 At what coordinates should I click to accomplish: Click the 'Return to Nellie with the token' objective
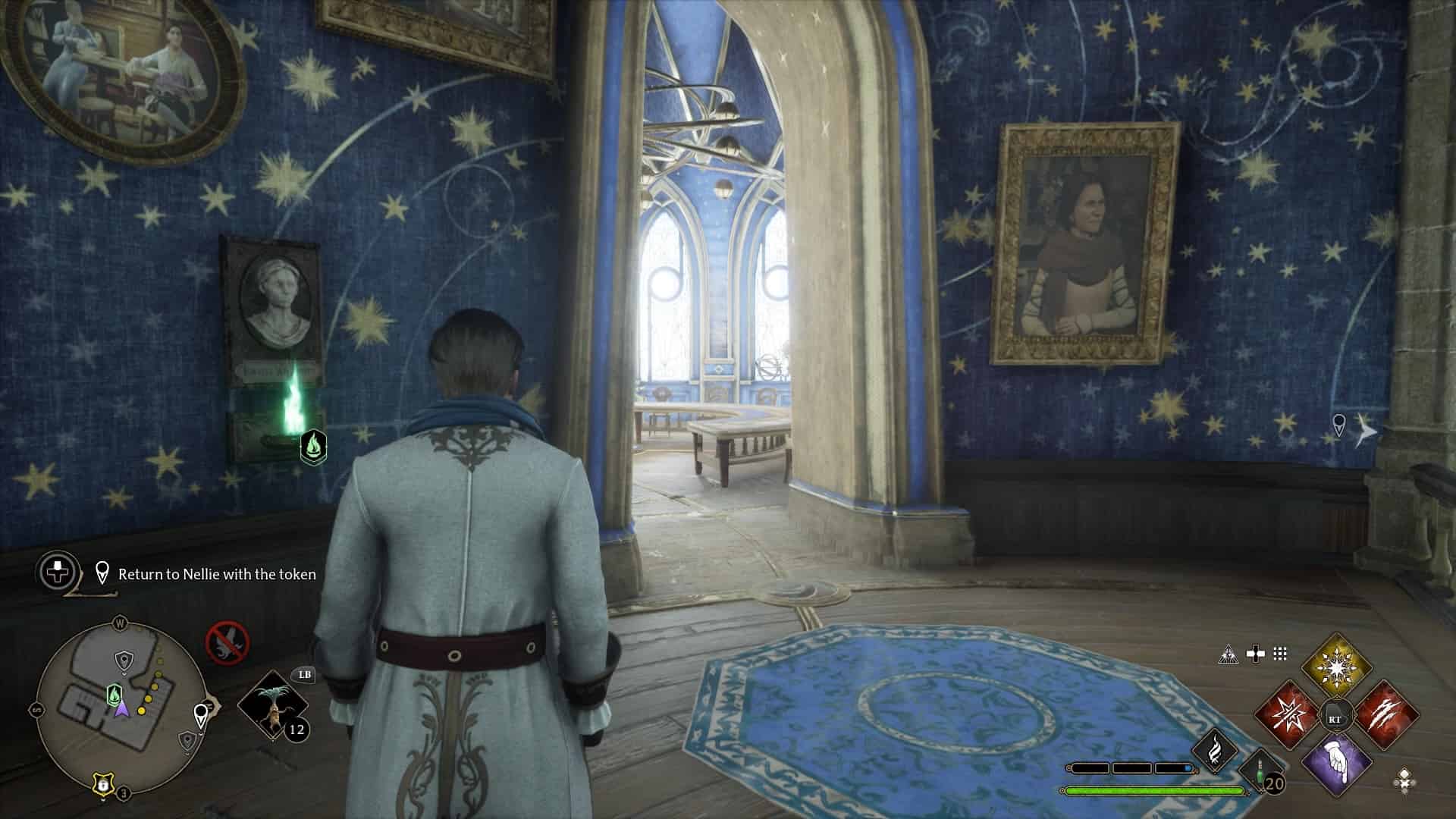pyautogui.click(x=216, y=574)
